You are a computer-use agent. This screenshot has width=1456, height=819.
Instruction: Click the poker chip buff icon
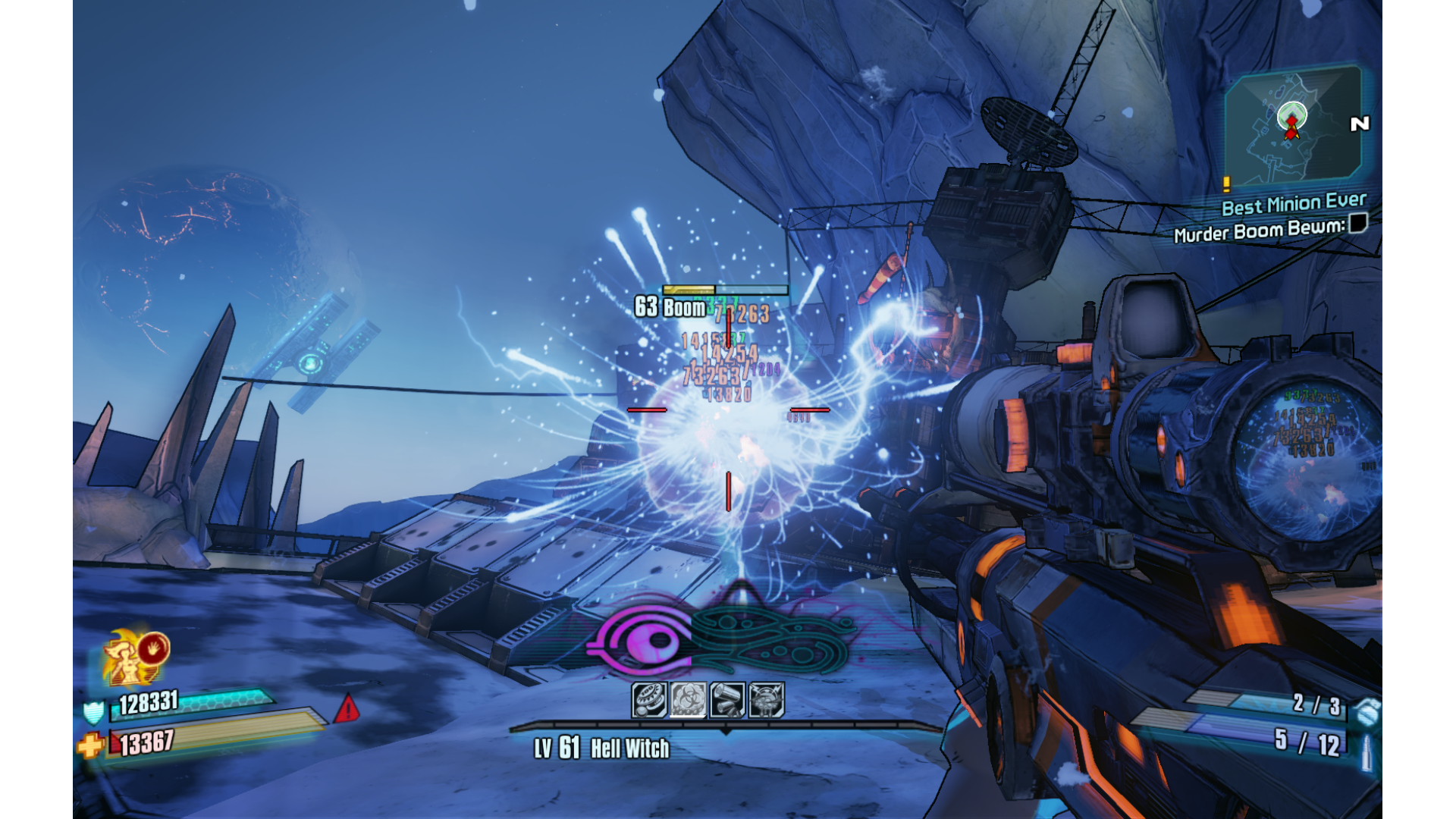pos(649,699)
